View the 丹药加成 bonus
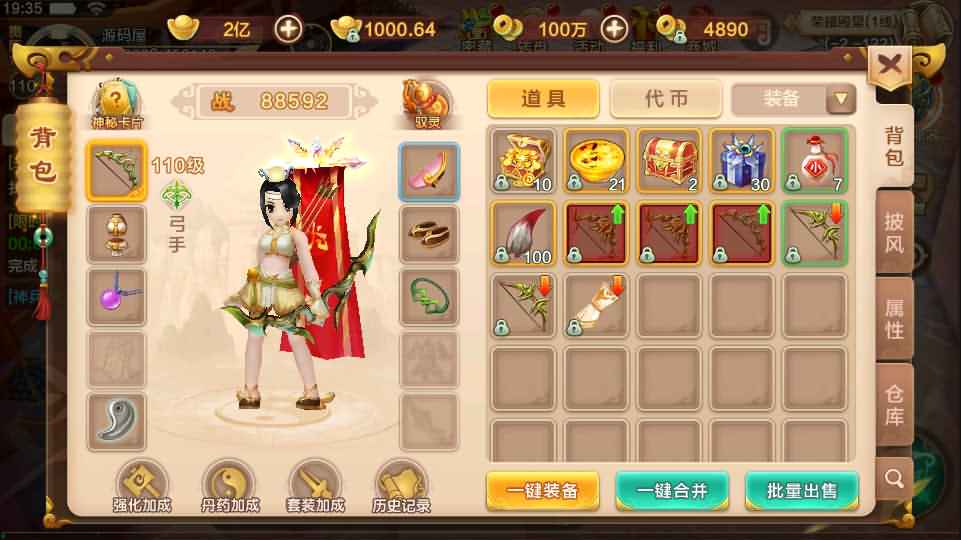 pos(228,487)
